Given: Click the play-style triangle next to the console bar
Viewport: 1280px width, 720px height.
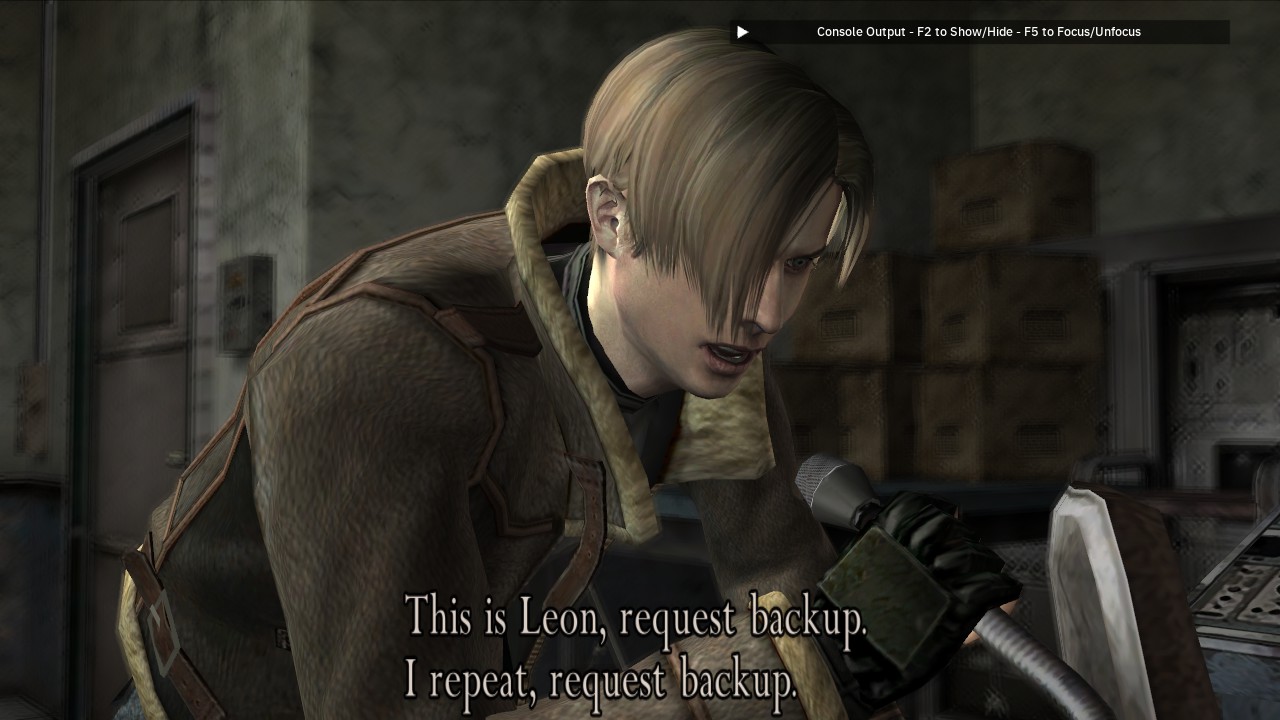Looking at the screenshot, I should [x=740, y=32].
